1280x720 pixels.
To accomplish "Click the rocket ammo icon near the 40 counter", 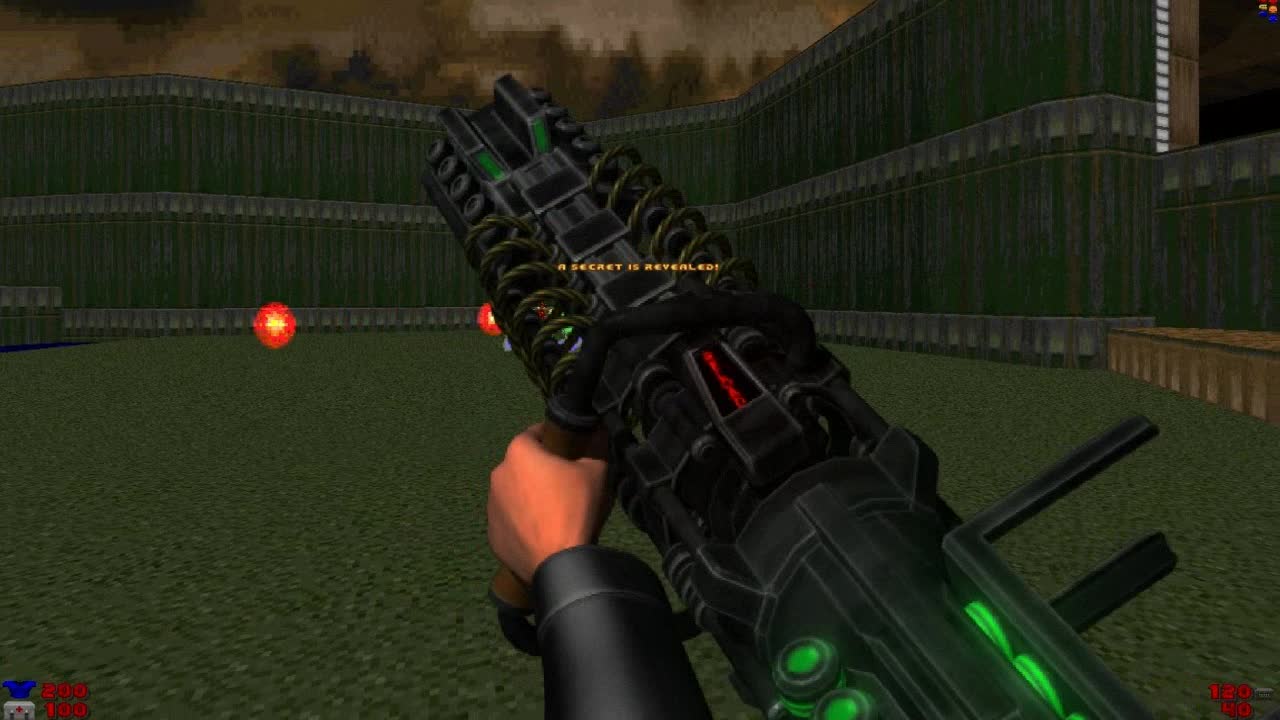I will [x=1263, y=714].
